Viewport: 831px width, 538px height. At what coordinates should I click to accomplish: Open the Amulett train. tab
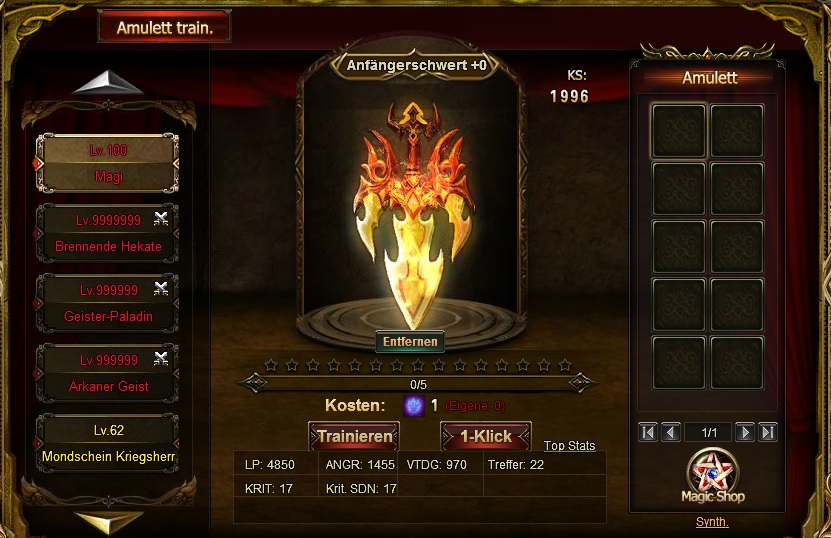click(164, 27)
